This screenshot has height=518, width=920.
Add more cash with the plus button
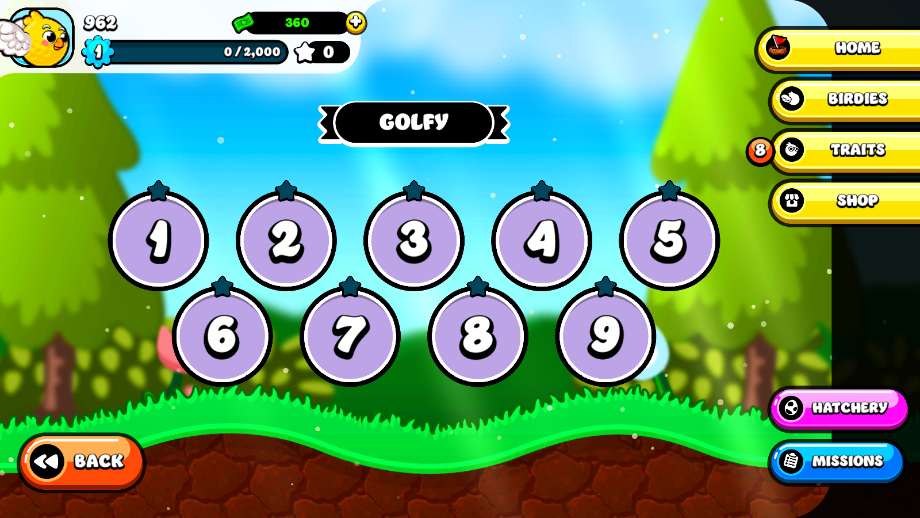coord(355,22)
